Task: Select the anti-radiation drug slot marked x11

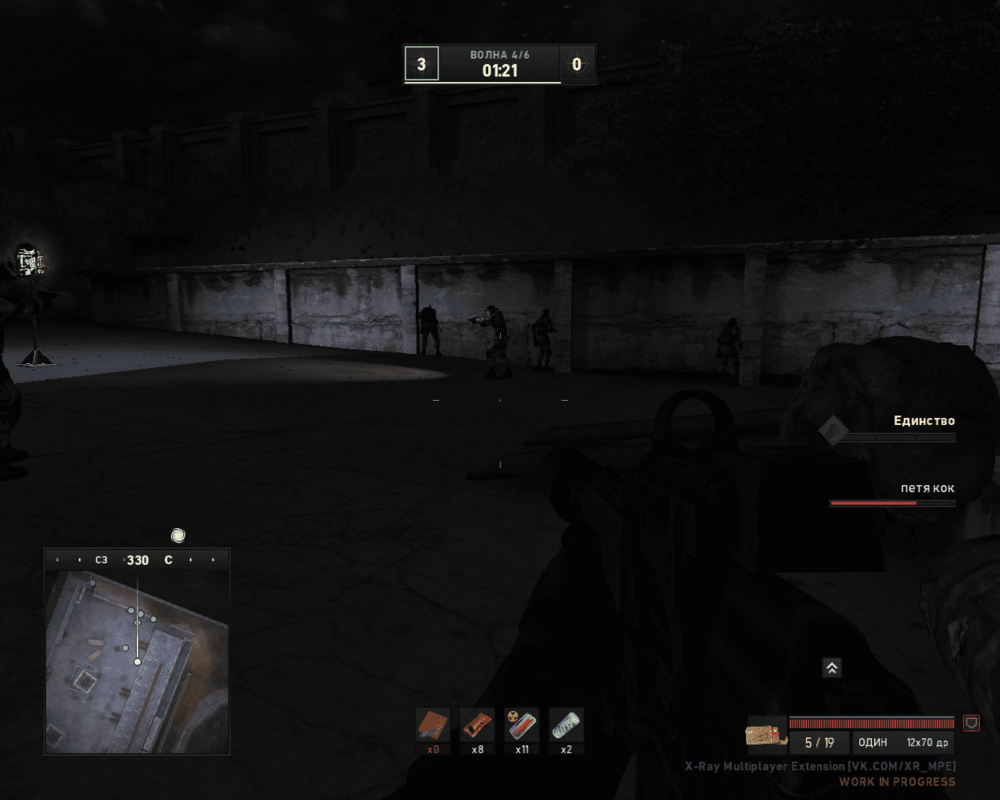Action: pos(522,724)
